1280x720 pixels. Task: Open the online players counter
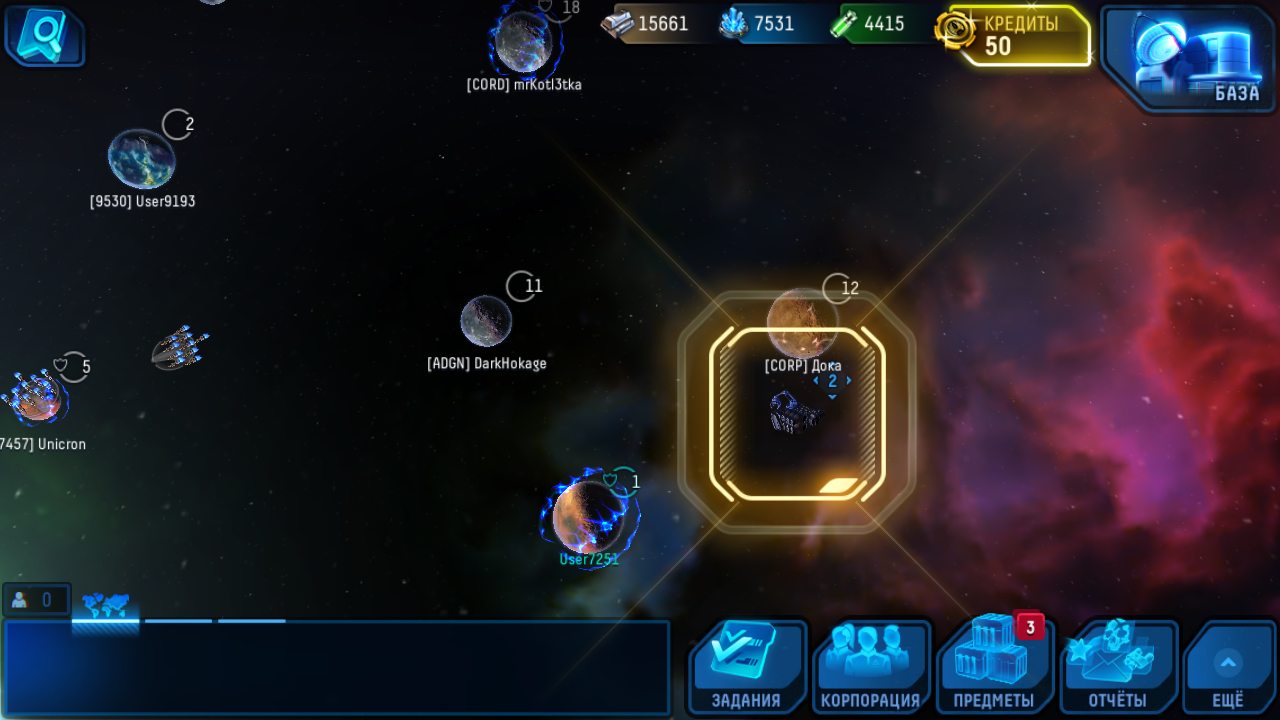pyautogui.click(x=36, y=600)
